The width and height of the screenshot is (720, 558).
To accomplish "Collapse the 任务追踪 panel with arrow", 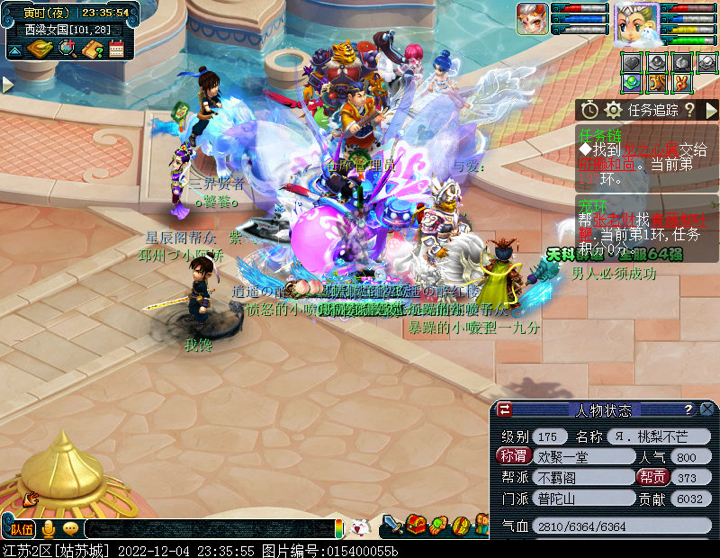I will point(711,109).
